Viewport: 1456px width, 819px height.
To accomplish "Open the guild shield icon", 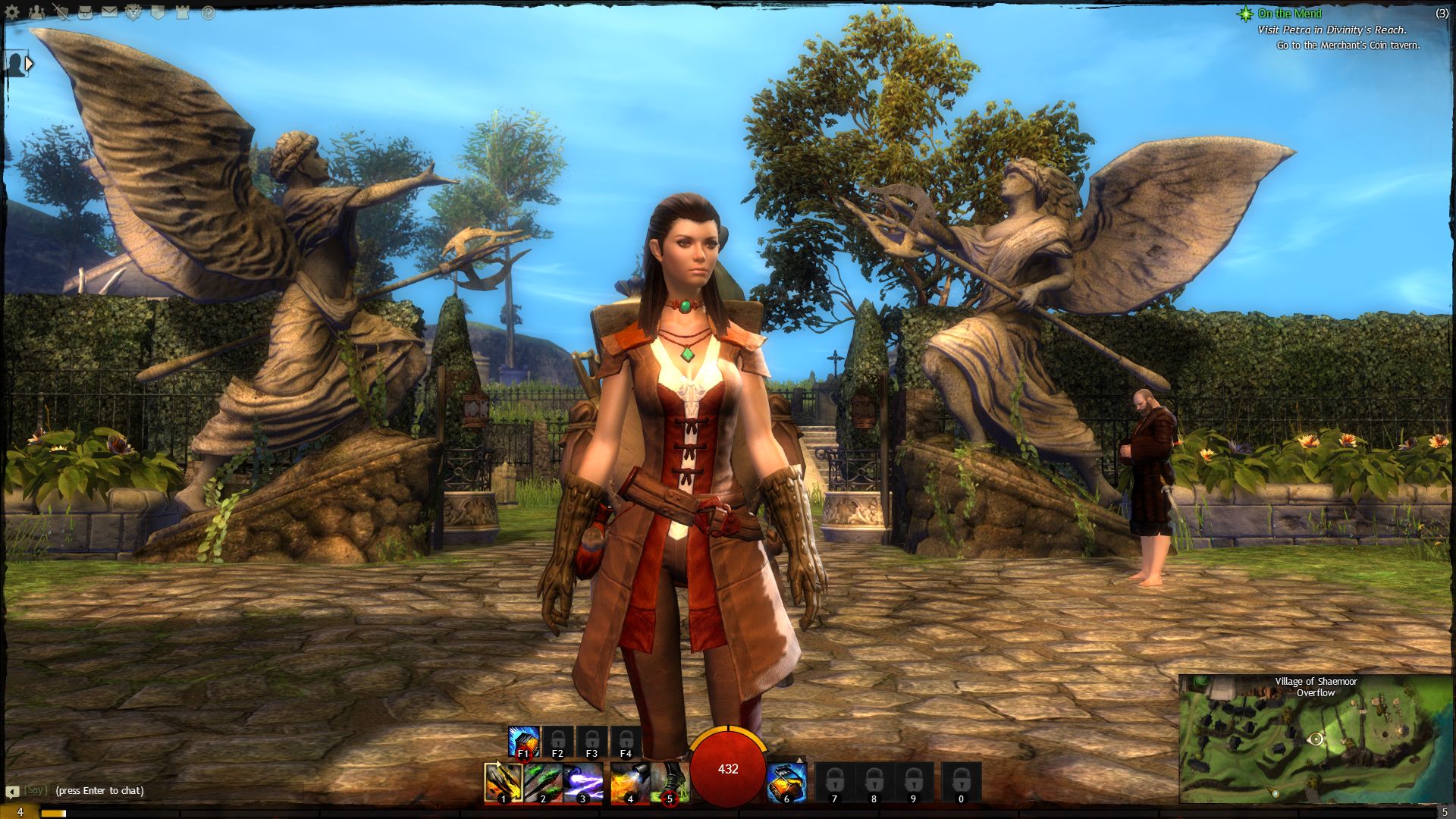I will [158, 13].
